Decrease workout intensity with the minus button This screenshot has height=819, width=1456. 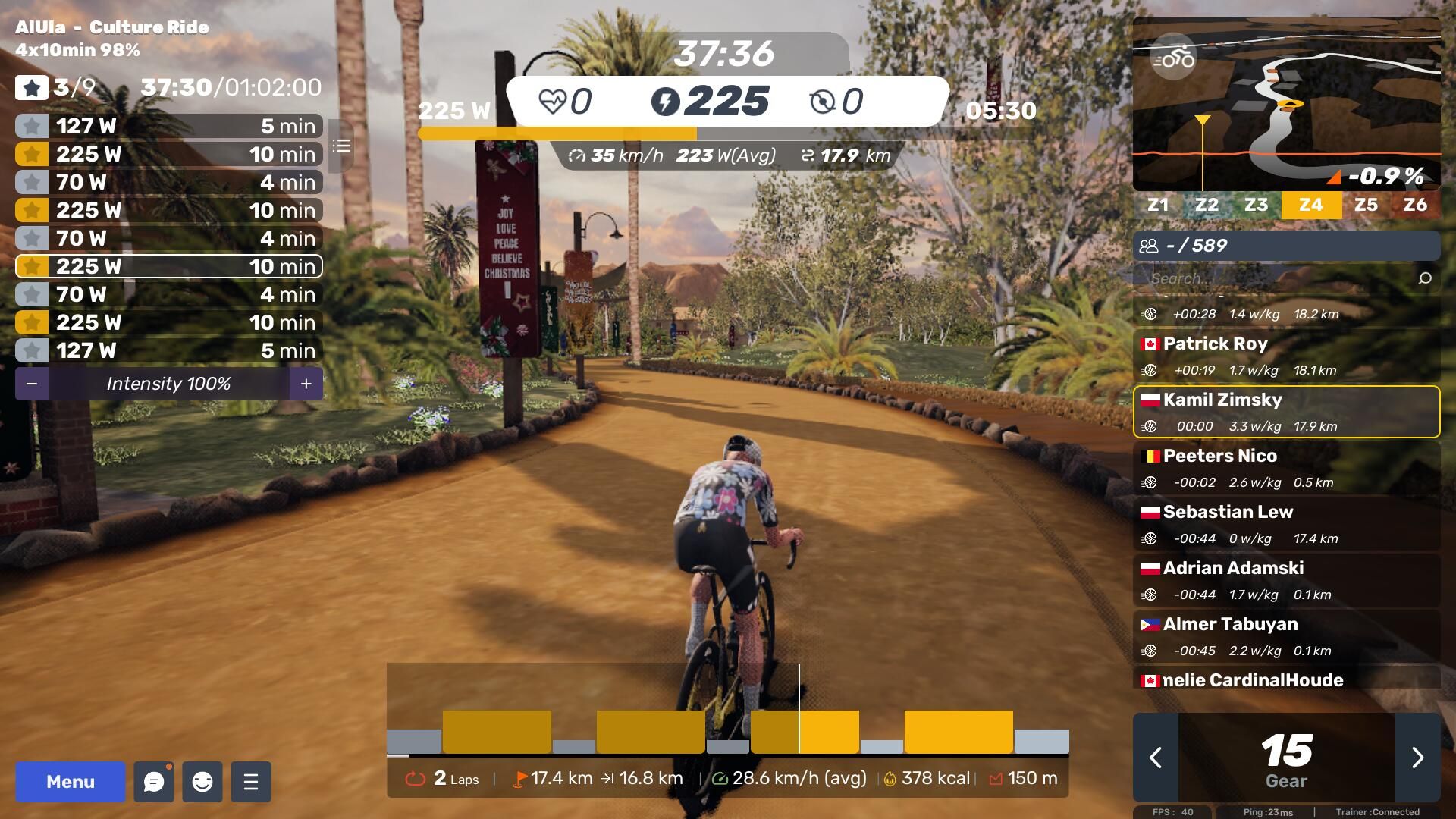tap(32, 384)
